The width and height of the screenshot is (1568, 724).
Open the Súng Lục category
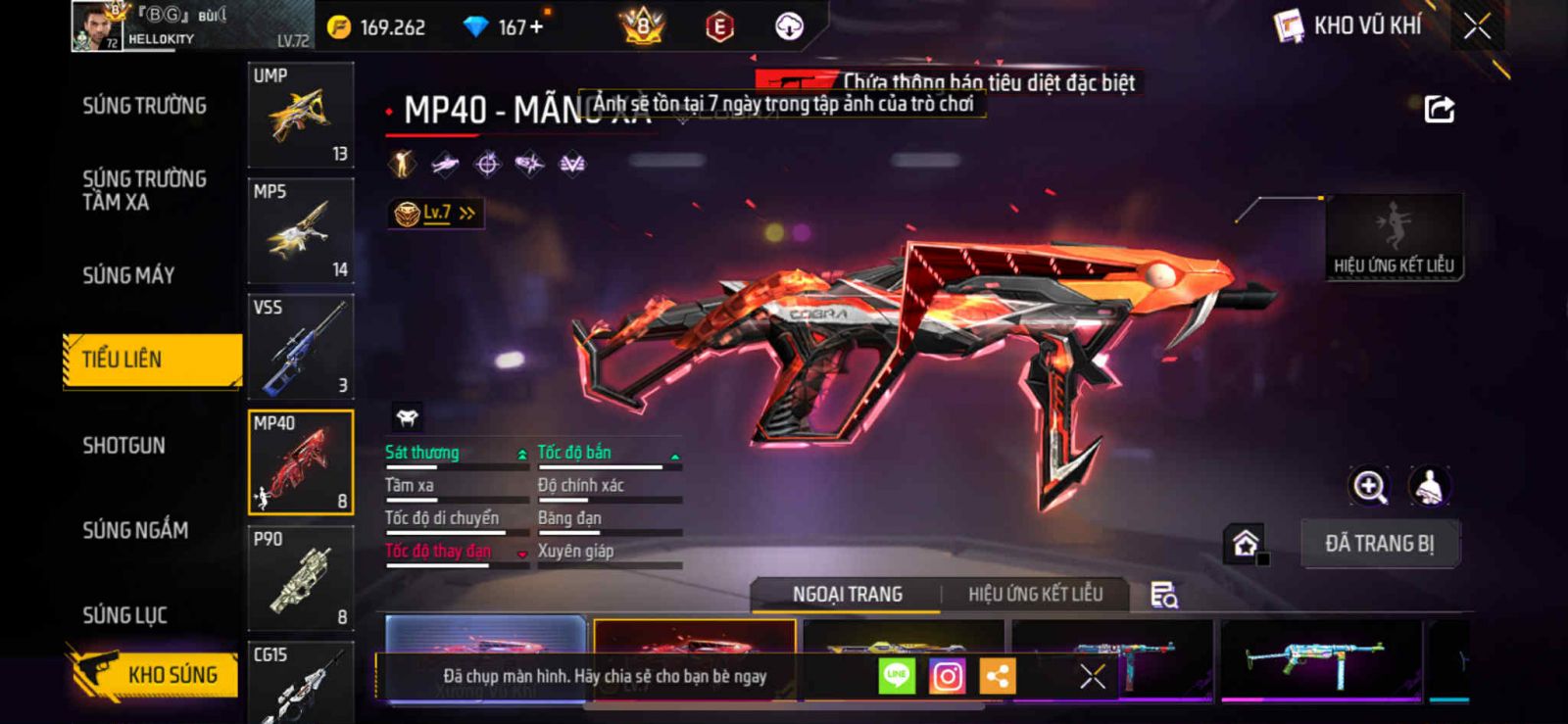point(124,615)
